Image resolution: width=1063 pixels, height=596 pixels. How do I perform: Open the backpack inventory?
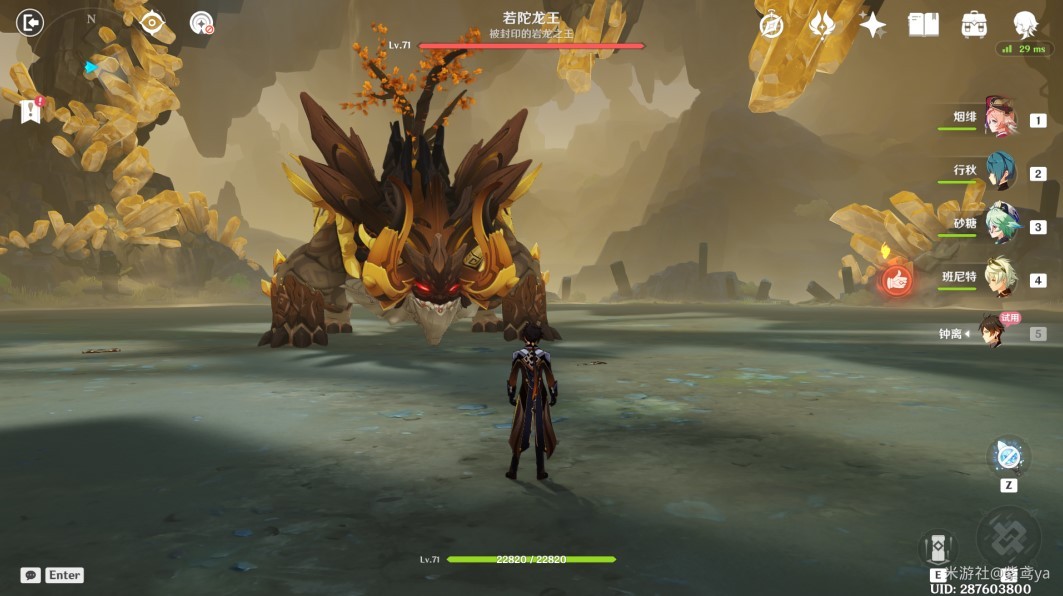tap(974, 25)
